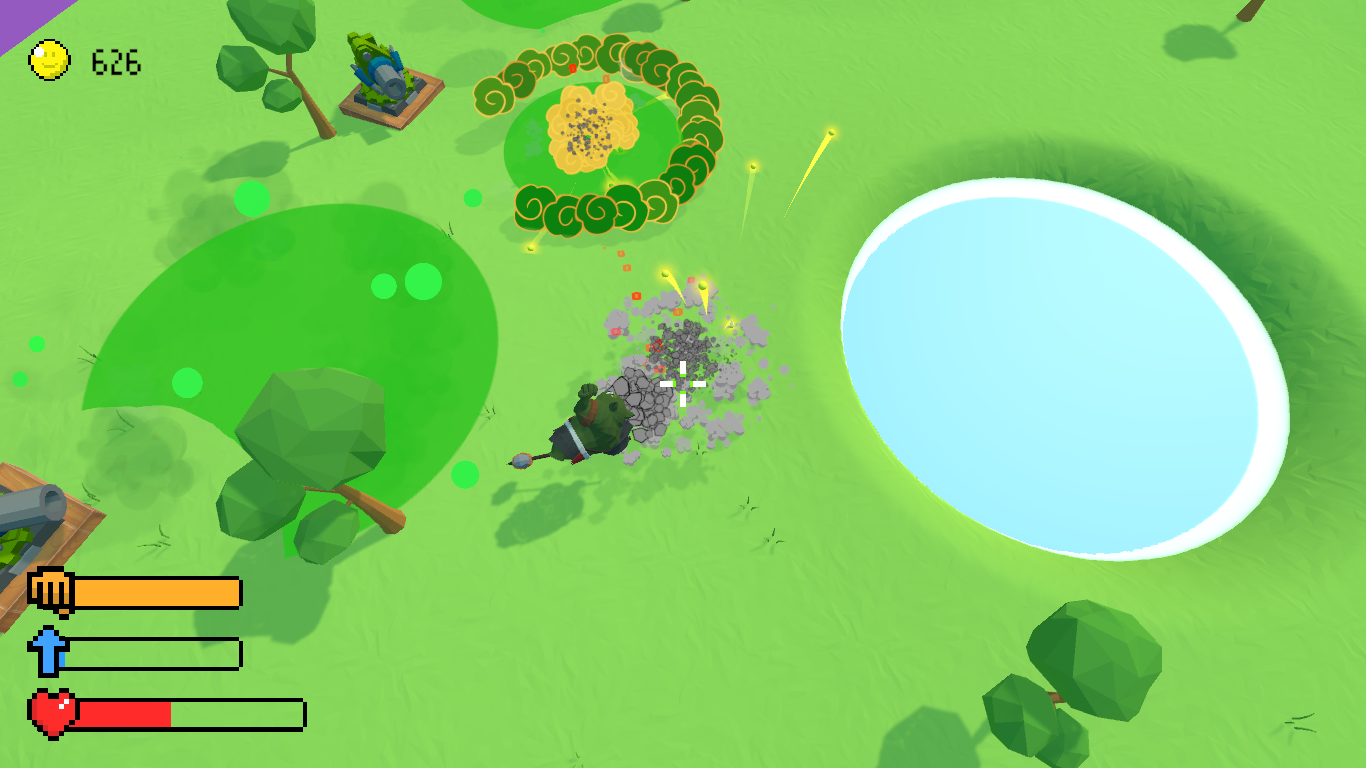1366x768 pixels.
Task: Collect the green orb near the left edge
Action: 35,345
